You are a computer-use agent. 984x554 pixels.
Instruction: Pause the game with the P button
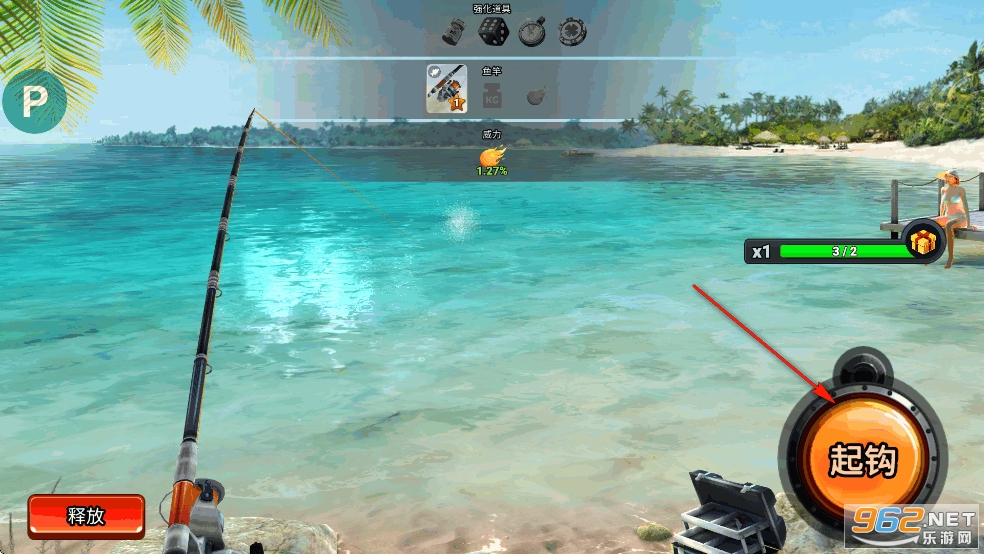pos(33,102)
